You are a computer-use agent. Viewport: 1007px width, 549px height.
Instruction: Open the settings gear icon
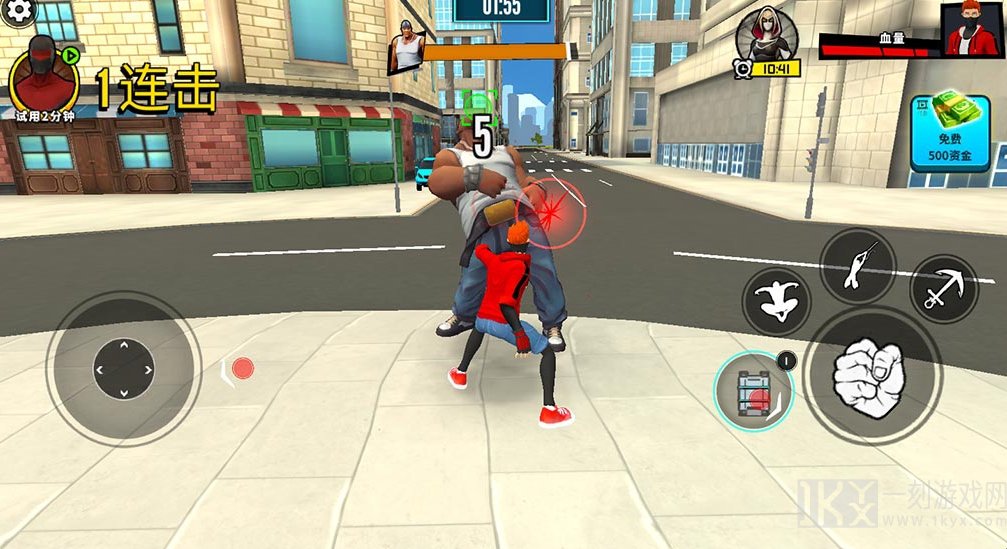[18, 11]
